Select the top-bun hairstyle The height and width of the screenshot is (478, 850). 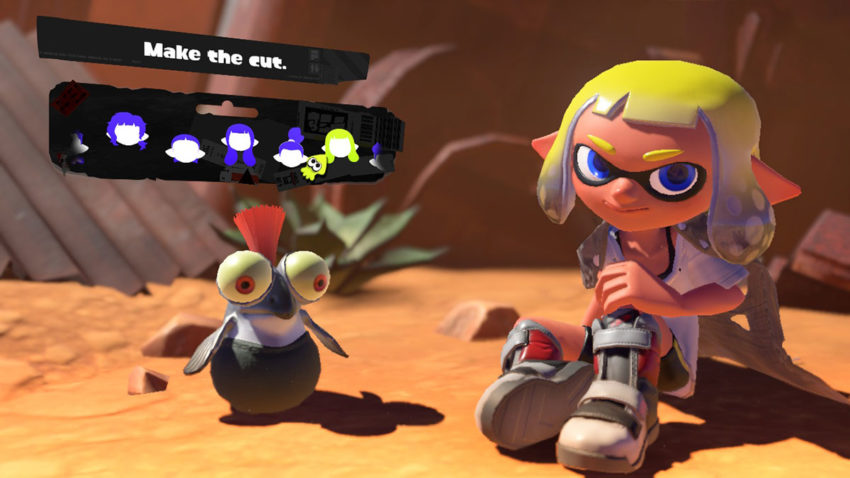click(291, 148)
